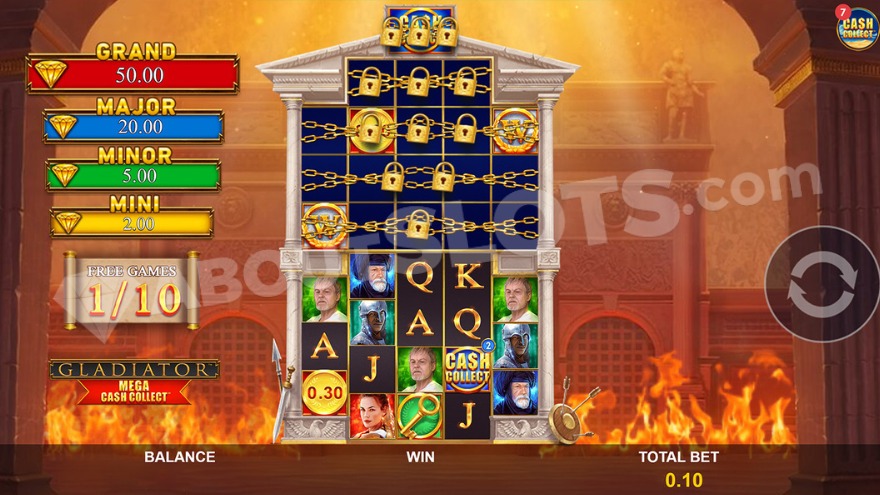Open the Cash Collect badge
The height and width of the screenshot is (495, 880).
click(x=856, y=28)
